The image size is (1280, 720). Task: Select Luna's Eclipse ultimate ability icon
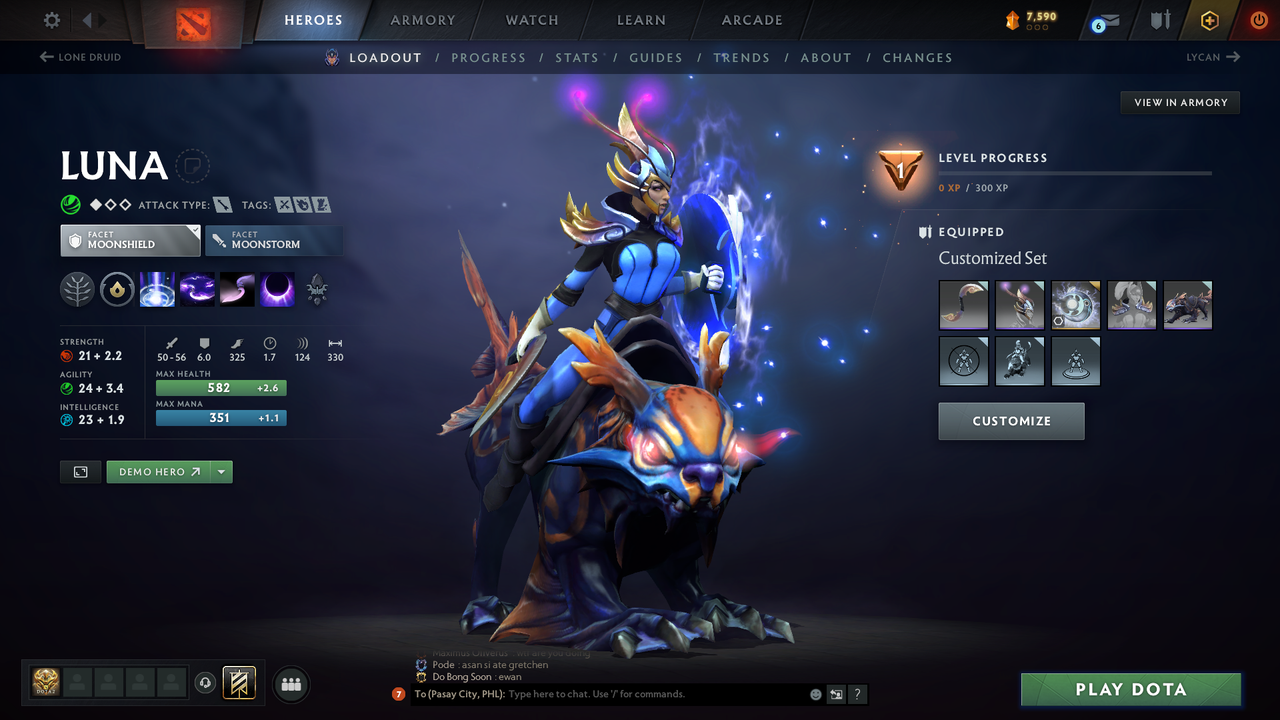click(277, 290)
